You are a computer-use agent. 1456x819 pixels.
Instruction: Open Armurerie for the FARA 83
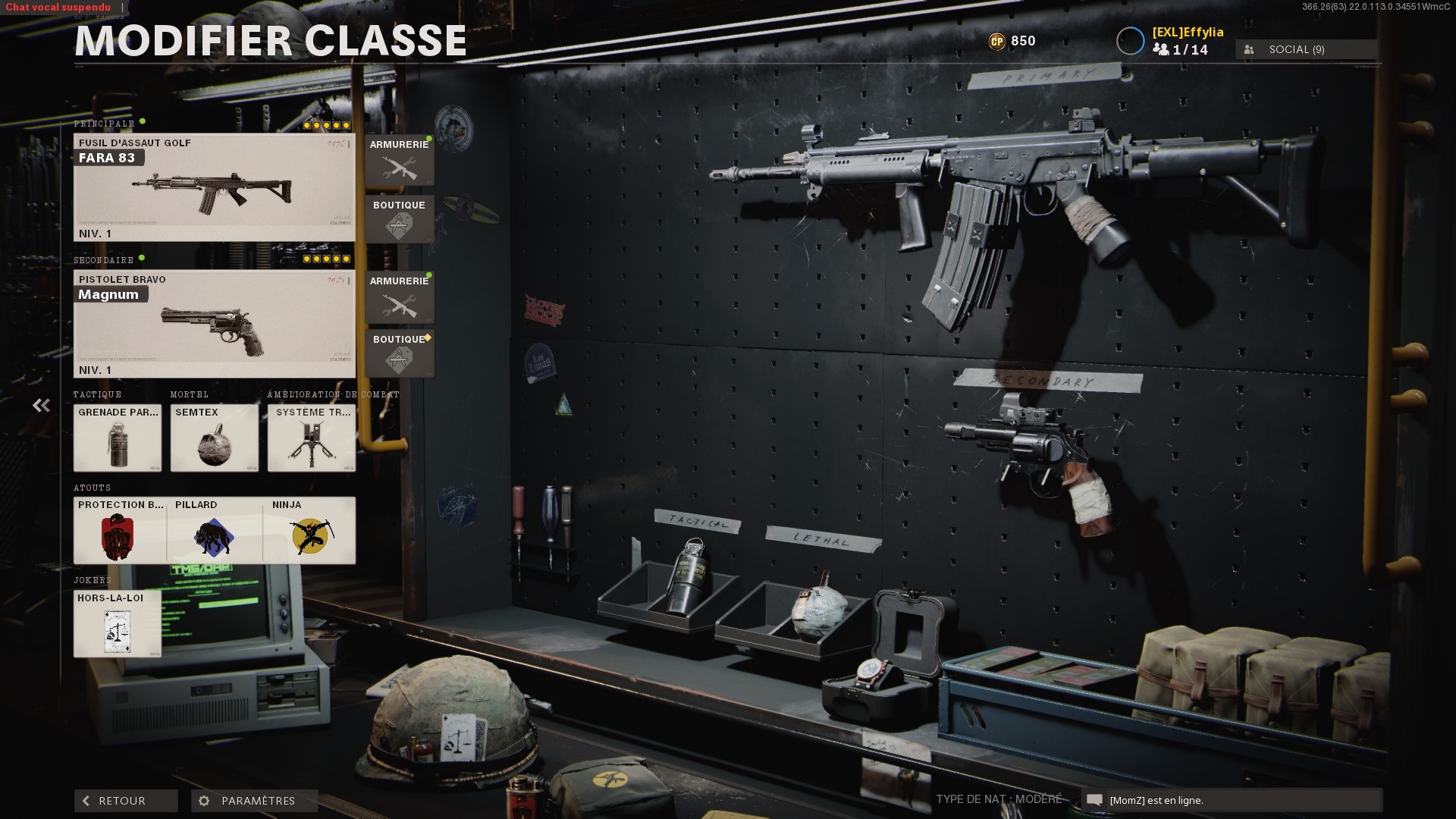(400, 160)
